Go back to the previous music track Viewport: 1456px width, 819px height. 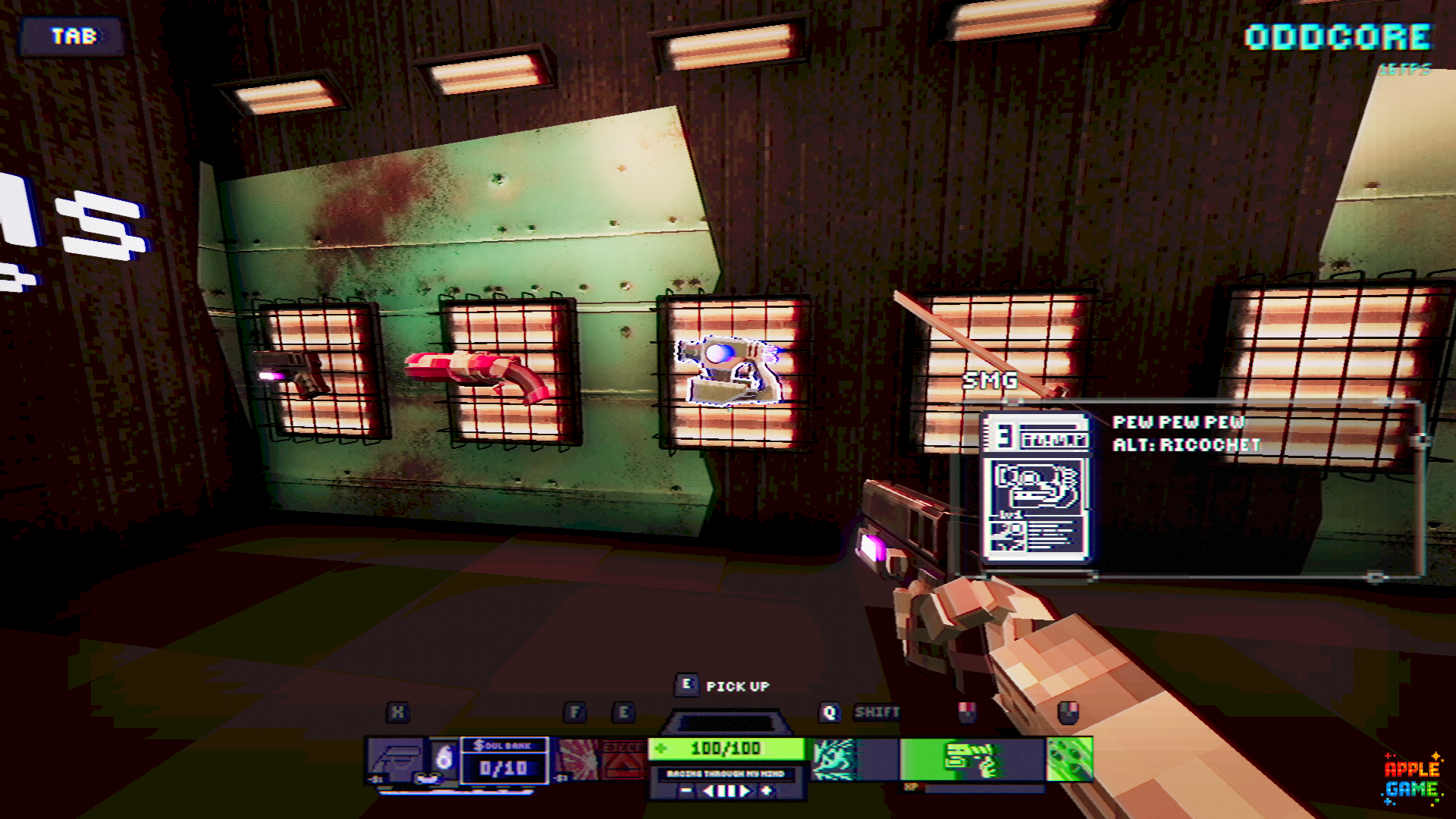(x=708, y=791)
